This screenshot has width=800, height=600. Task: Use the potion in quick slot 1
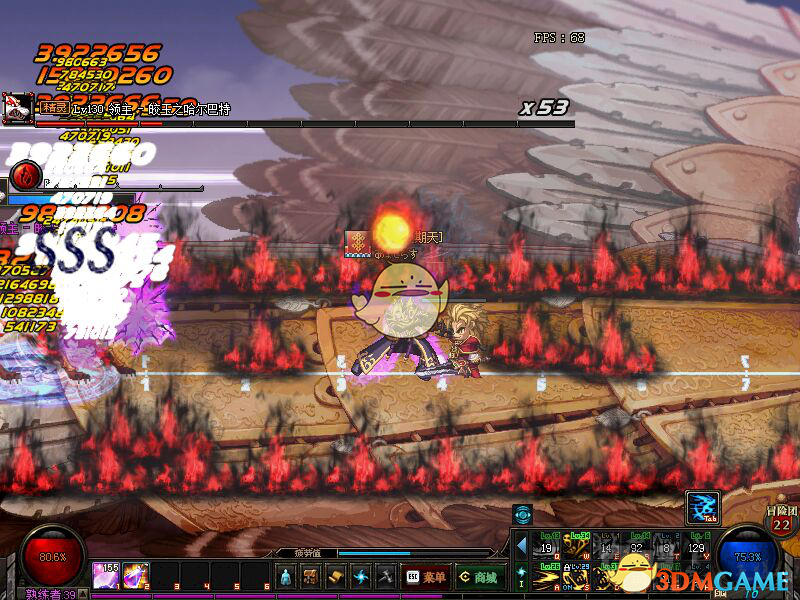point(106,575)
